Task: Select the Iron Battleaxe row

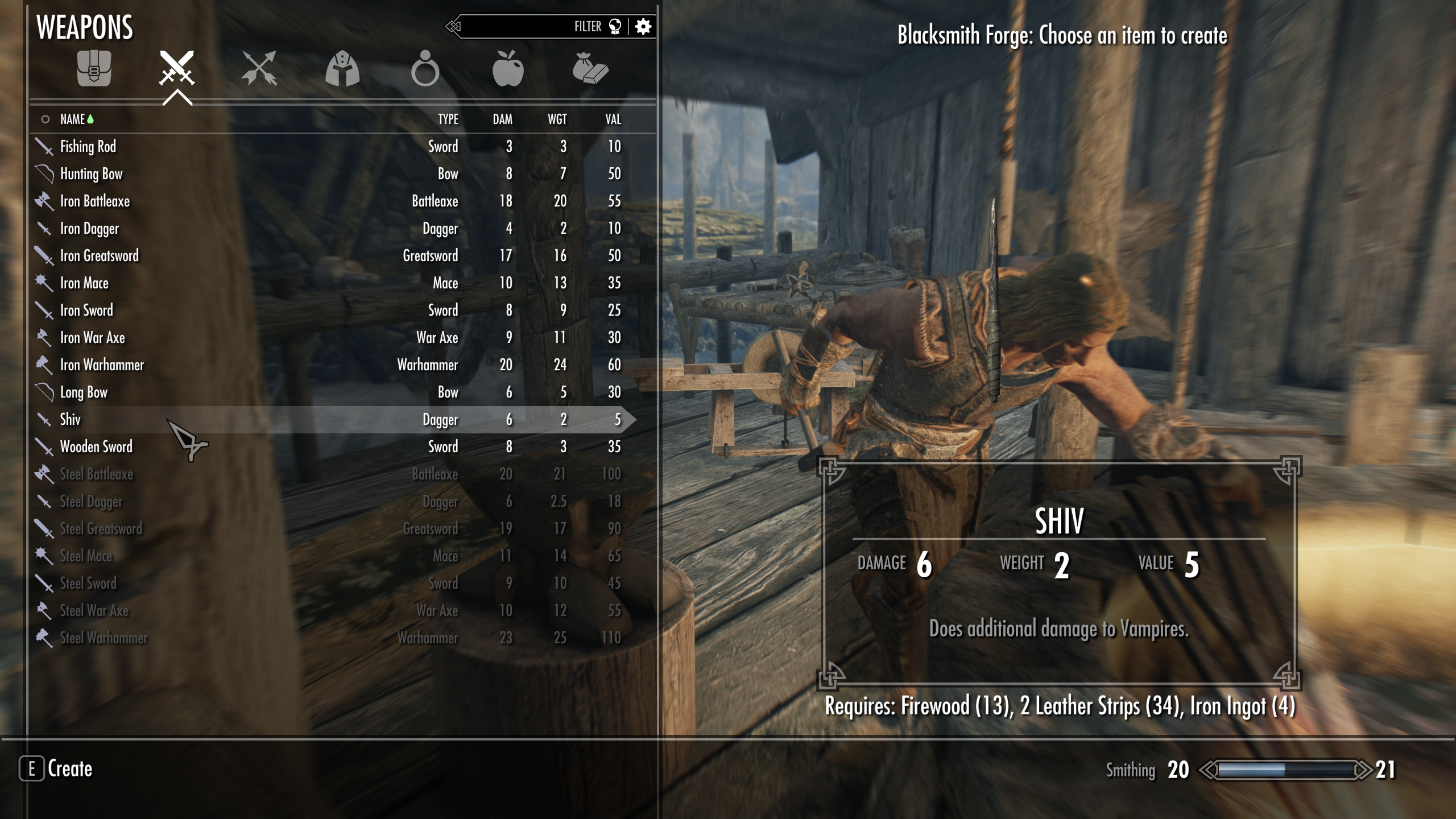Action: point(95,201)
